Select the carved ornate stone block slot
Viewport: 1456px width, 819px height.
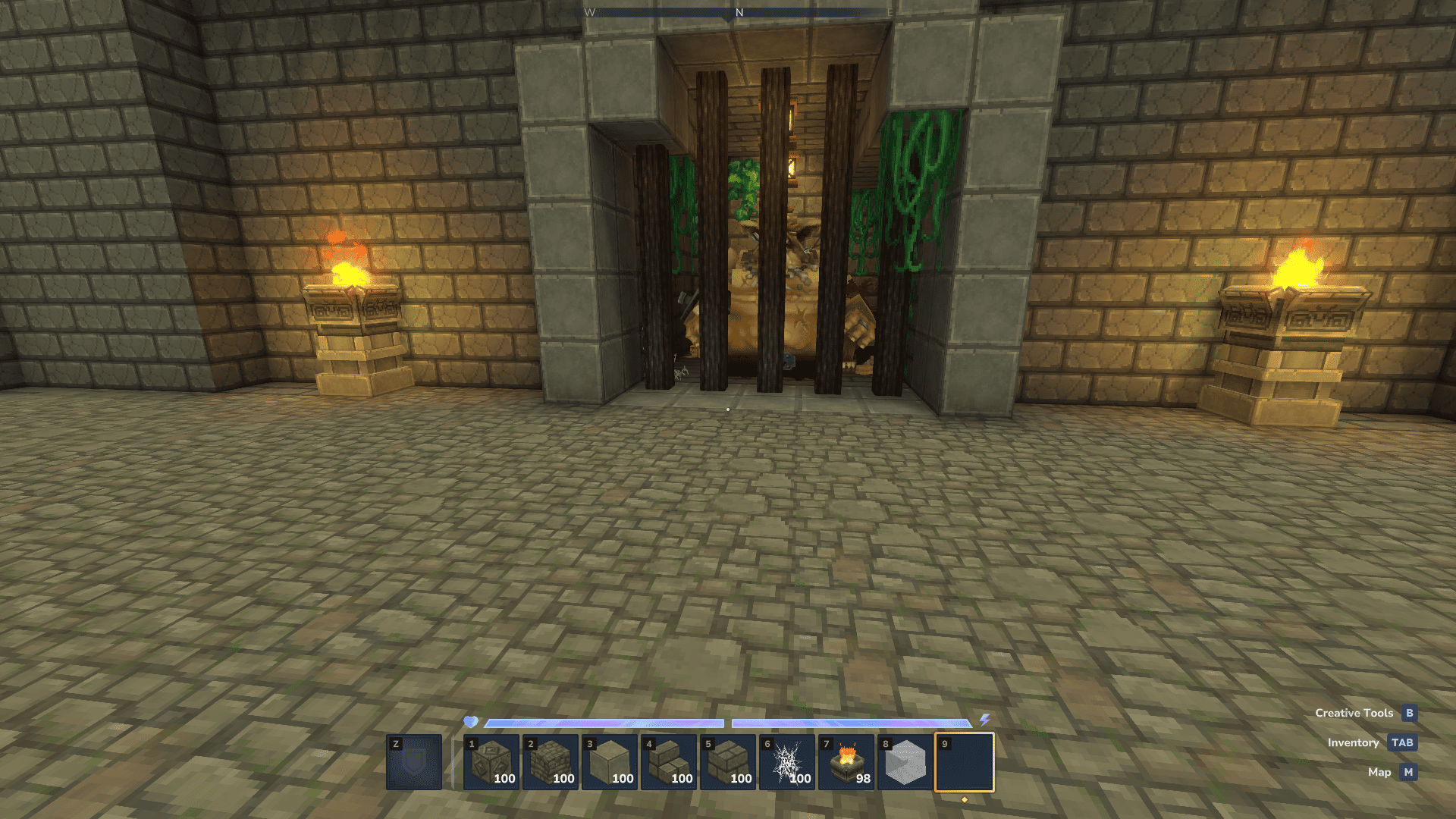point(491,762)
